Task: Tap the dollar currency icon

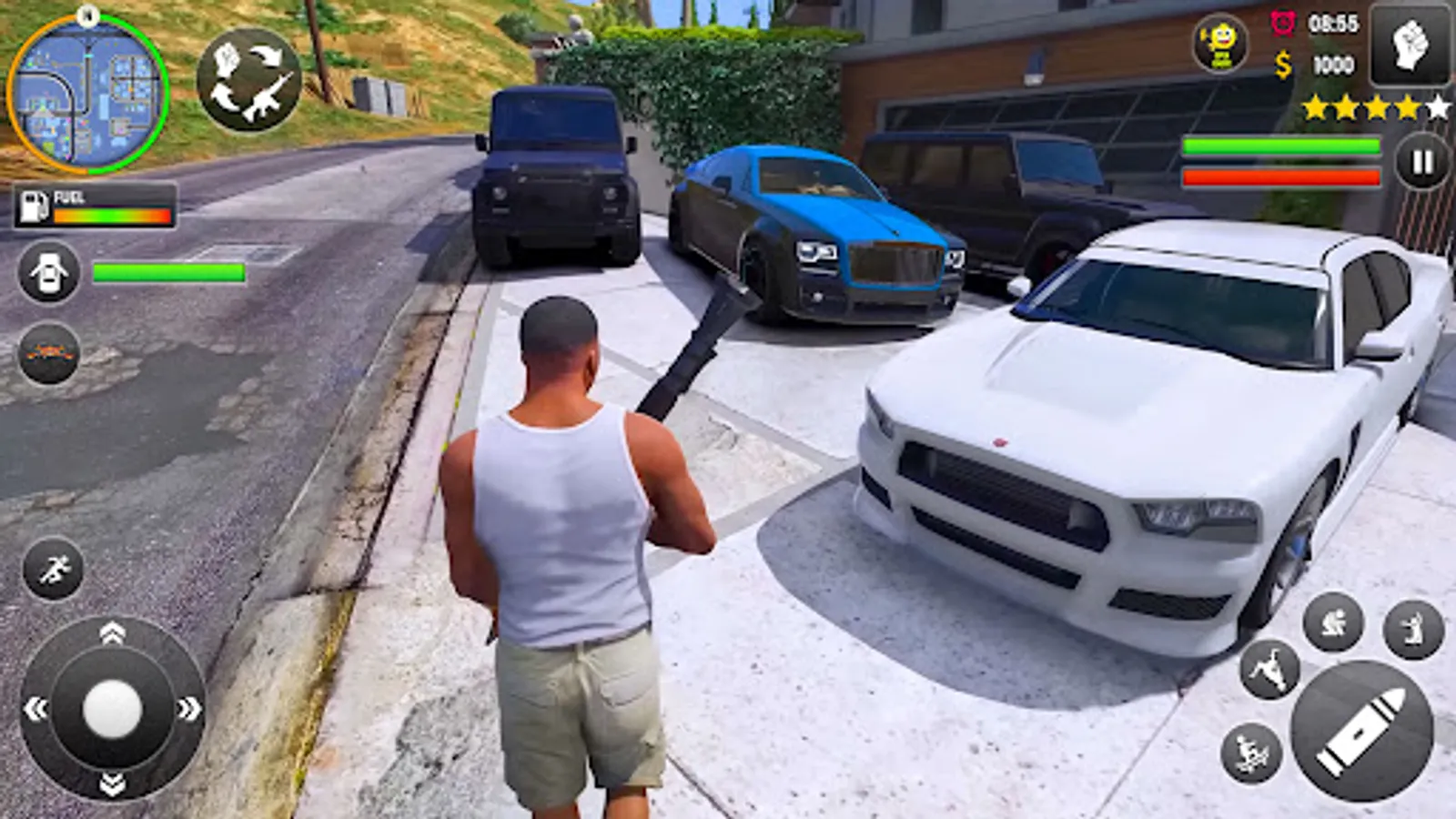Action: click(1283, 64)
